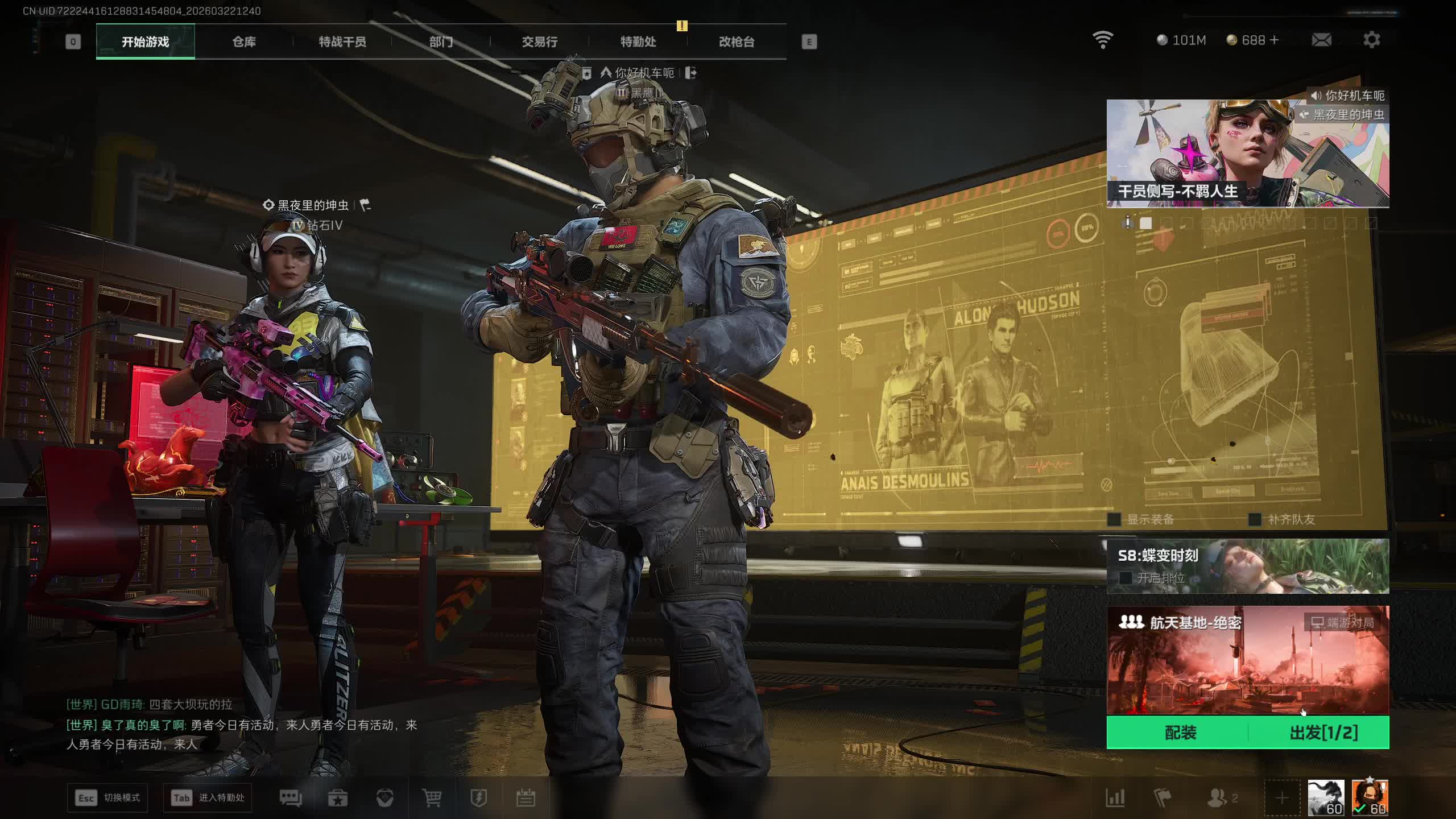Open the mail envelope icon
This screenshot has width=1456, height=819.
click(1321, 40)
